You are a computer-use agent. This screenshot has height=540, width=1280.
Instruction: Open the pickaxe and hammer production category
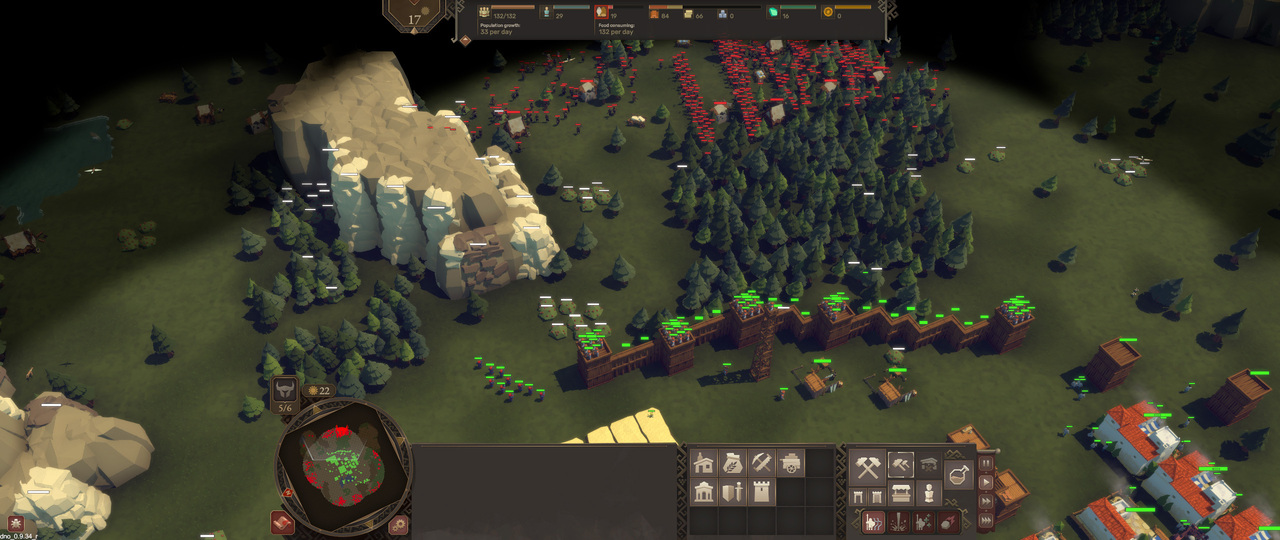point(762,463)
